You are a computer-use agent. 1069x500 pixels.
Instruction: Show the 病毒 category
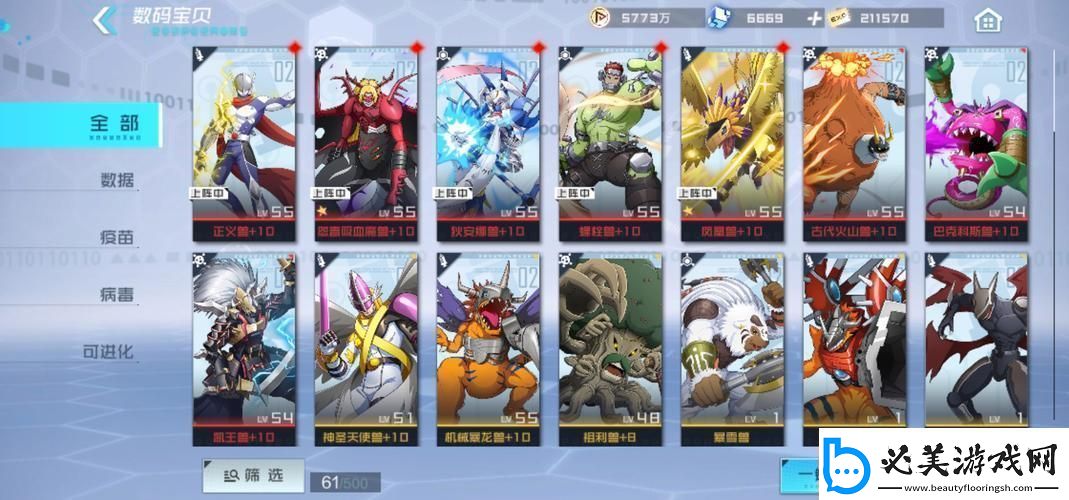pos(117,295)
